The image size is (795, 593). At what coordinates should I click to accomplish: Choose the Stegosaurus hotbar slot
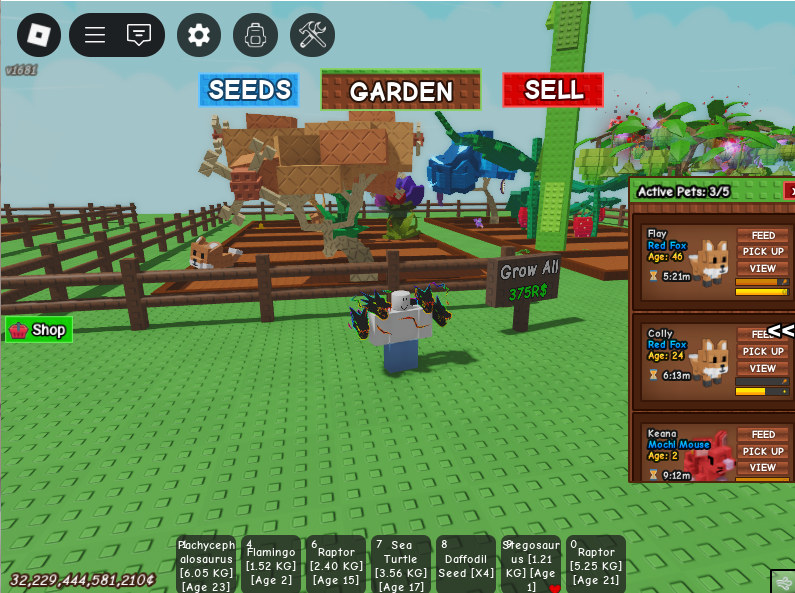[531, 564]
